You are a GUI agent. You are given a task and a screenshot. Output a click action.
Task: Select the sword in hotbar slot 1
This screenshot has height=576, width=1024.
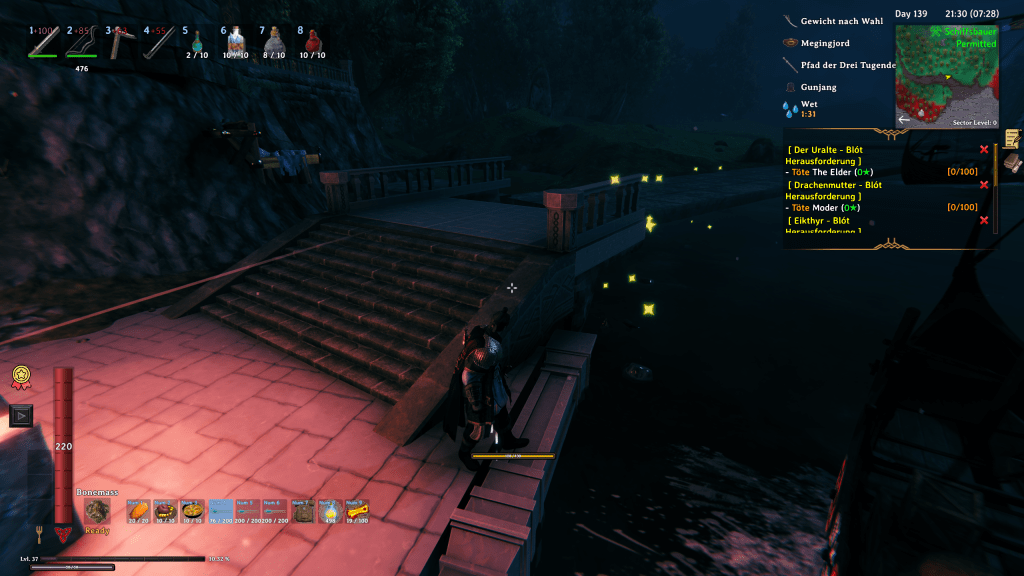click(x=42, y=41)
